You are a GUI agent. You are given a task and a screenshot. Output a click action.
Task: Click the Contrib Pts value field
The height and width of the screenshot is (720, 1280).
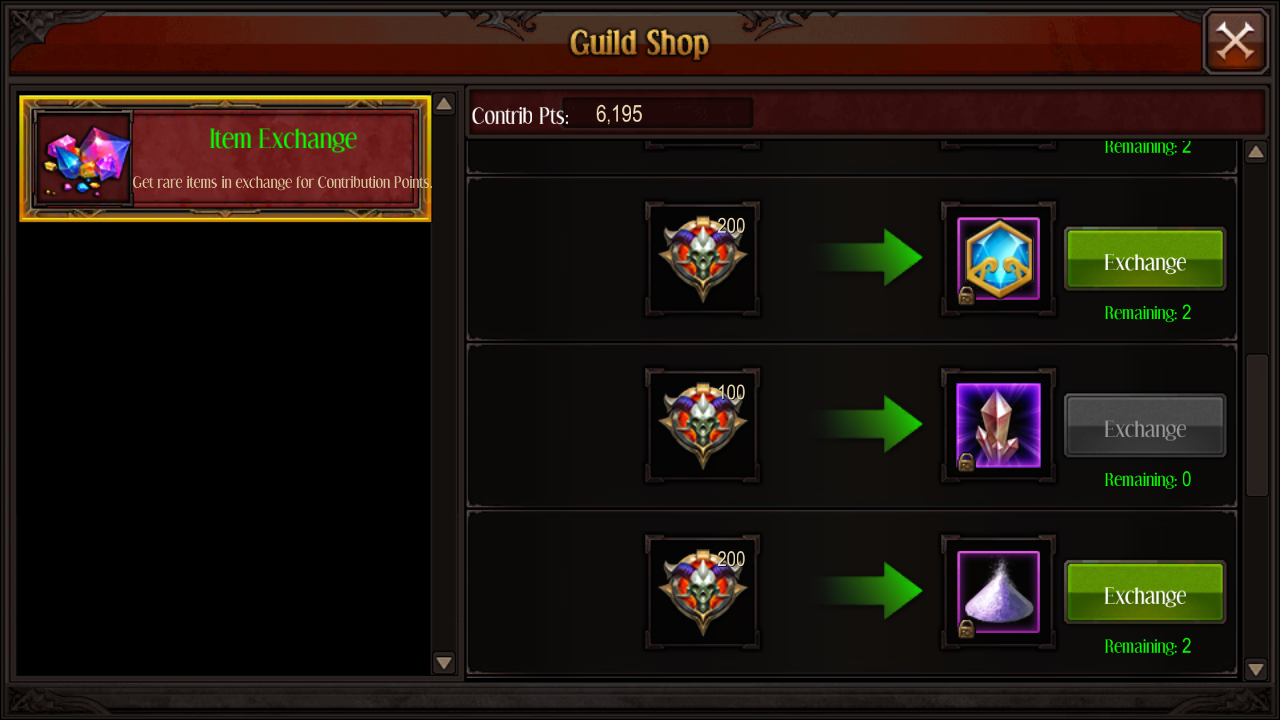(657, 112)
